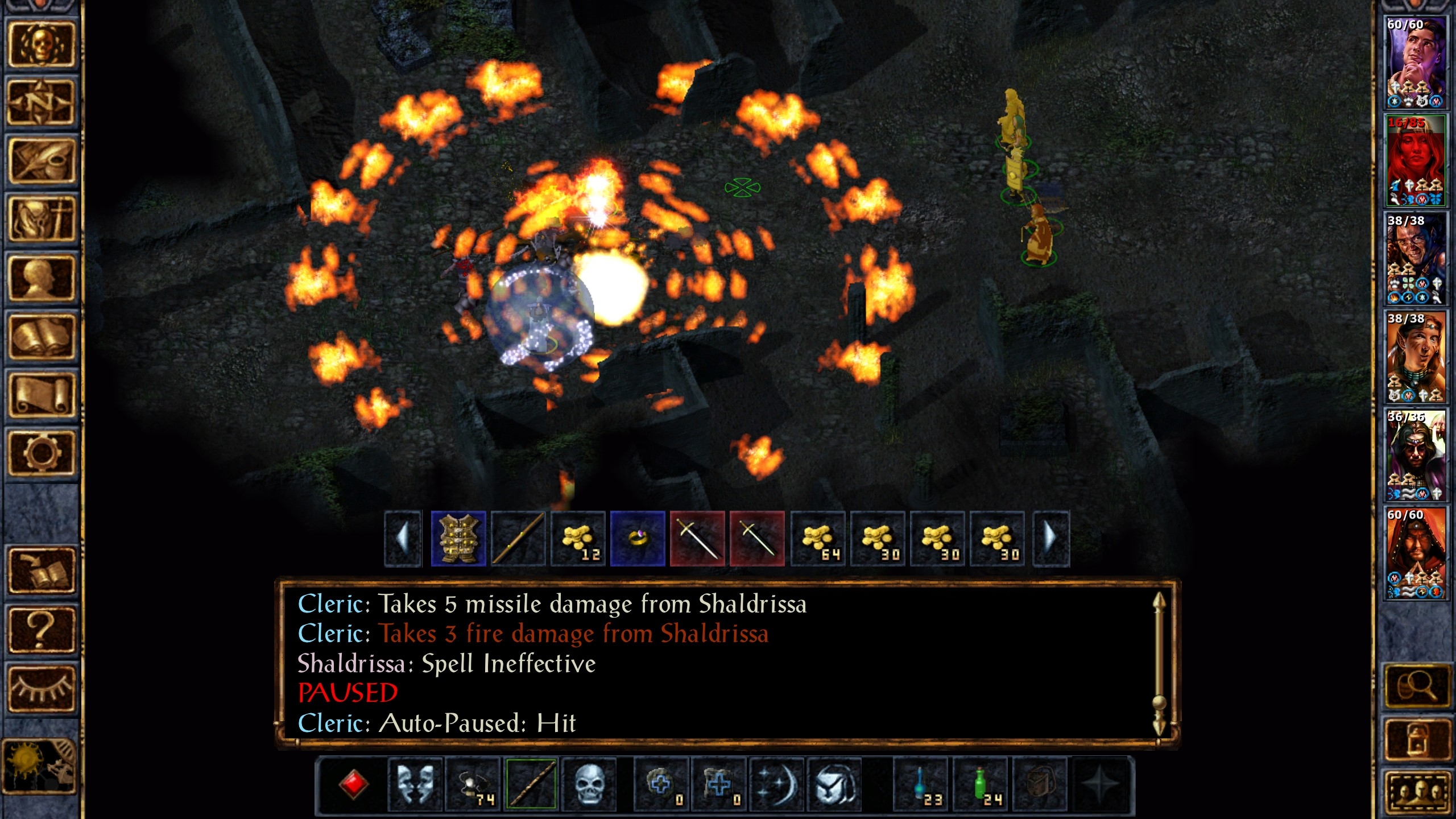Open the Options gear button
This screenshot has height=819, width=1456.
point(41,453)
